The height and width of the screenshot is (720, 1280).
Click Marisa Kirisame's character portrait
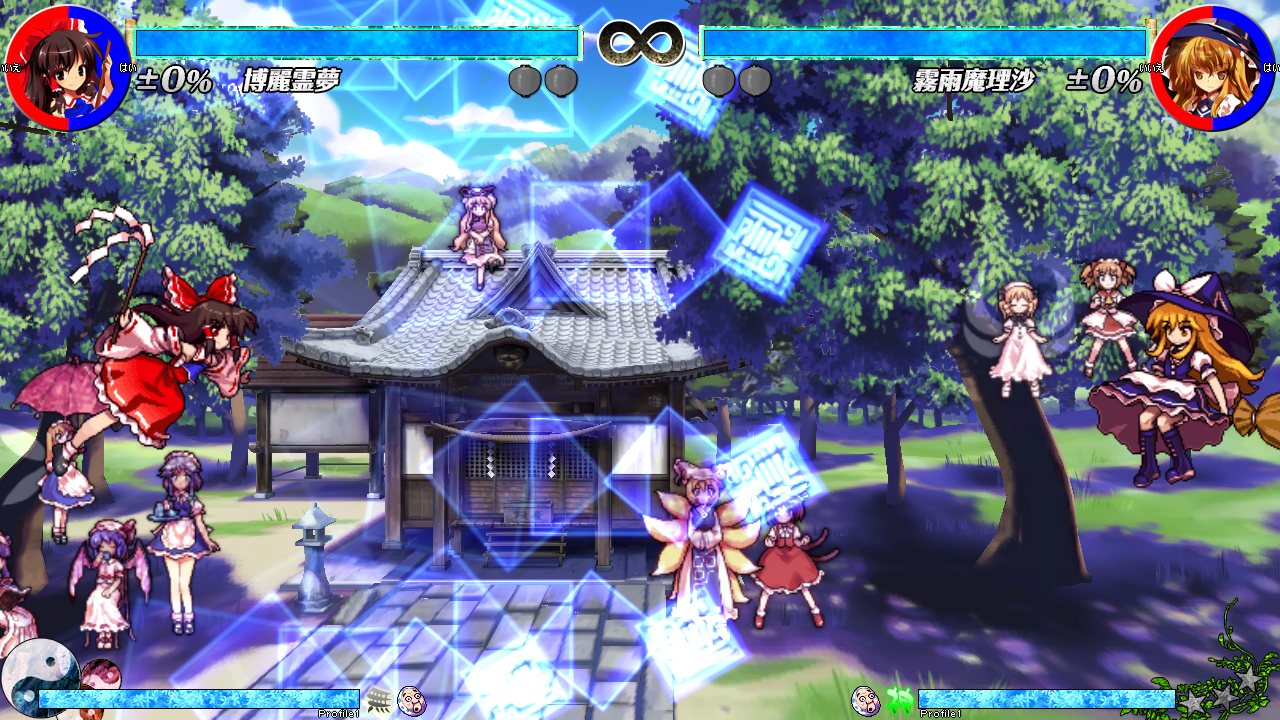pos(1213,68)
